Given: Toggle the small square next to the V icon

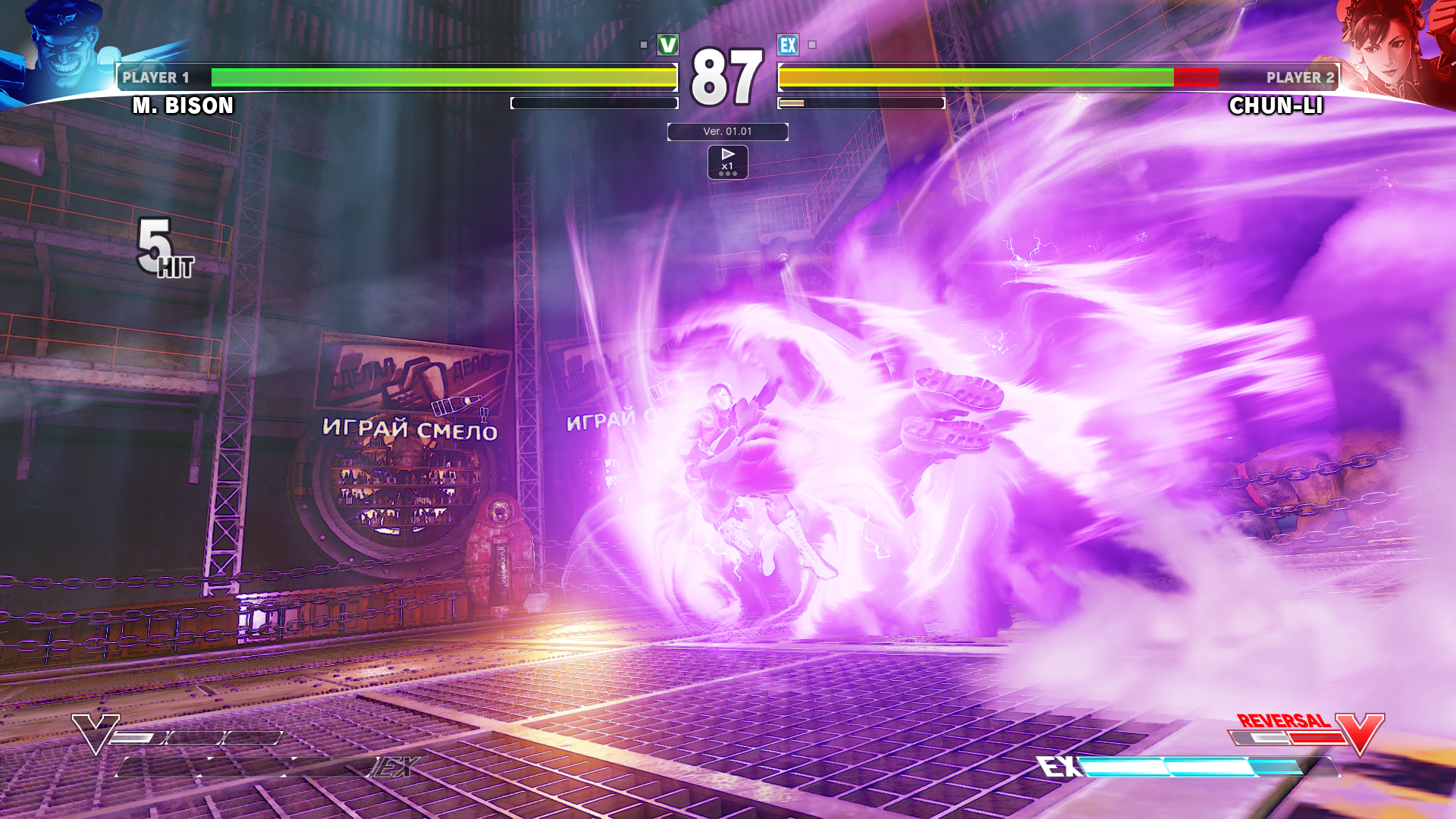Looking at the screenshot, I should [x=645, y=45].
